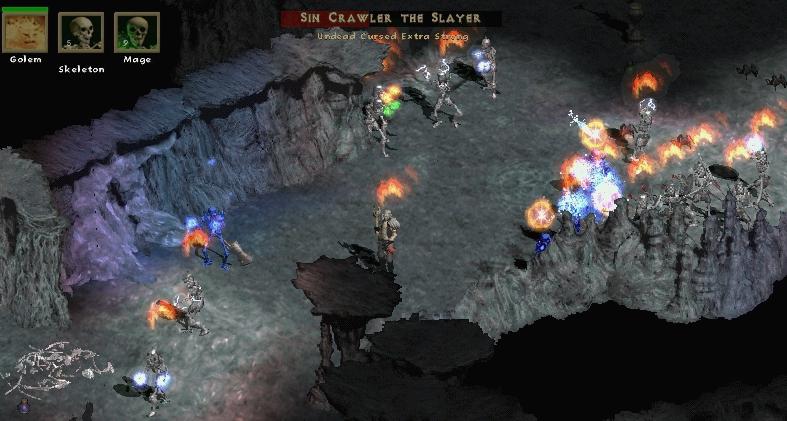Click the Skeleton minion portrait
This screenshot has height=421, width=787.
tap(81, 33)
